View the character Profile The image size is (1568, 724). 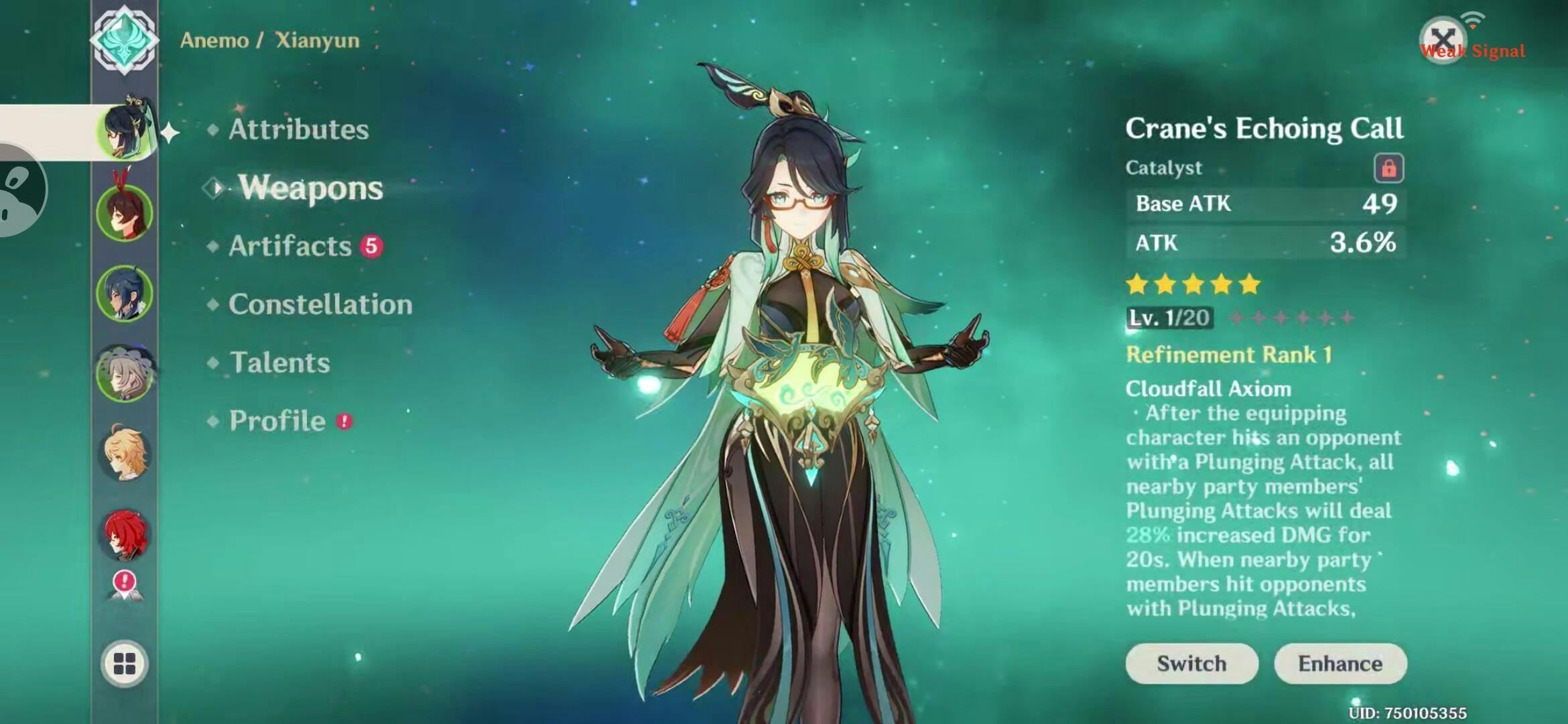pyautogui.click(x=277, y=421)
